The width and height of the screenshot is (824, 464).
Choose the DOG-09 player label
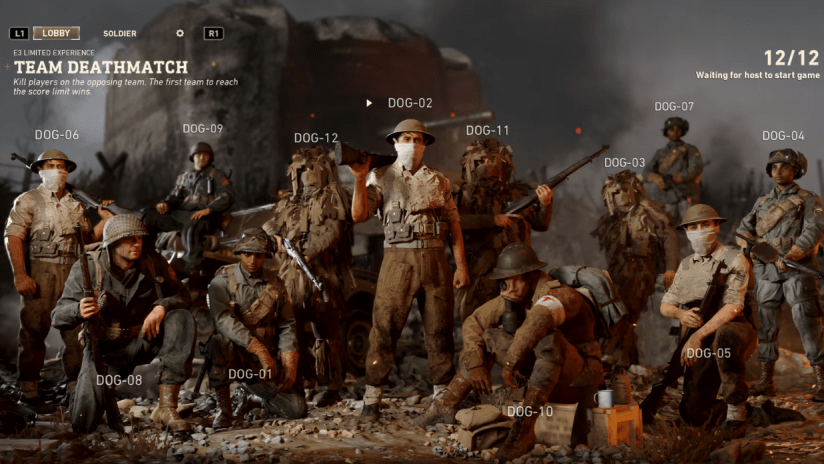pyautogui.click(x=203, y=129)
